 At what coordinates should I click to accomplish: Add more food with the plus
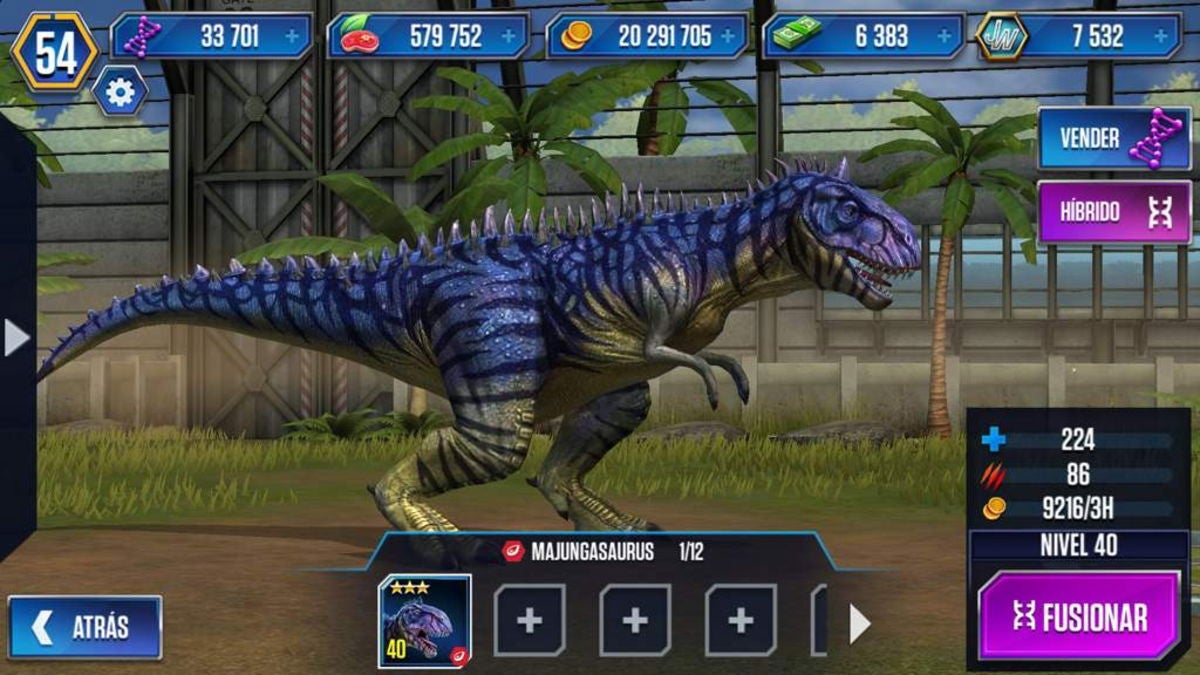point(509,37)
